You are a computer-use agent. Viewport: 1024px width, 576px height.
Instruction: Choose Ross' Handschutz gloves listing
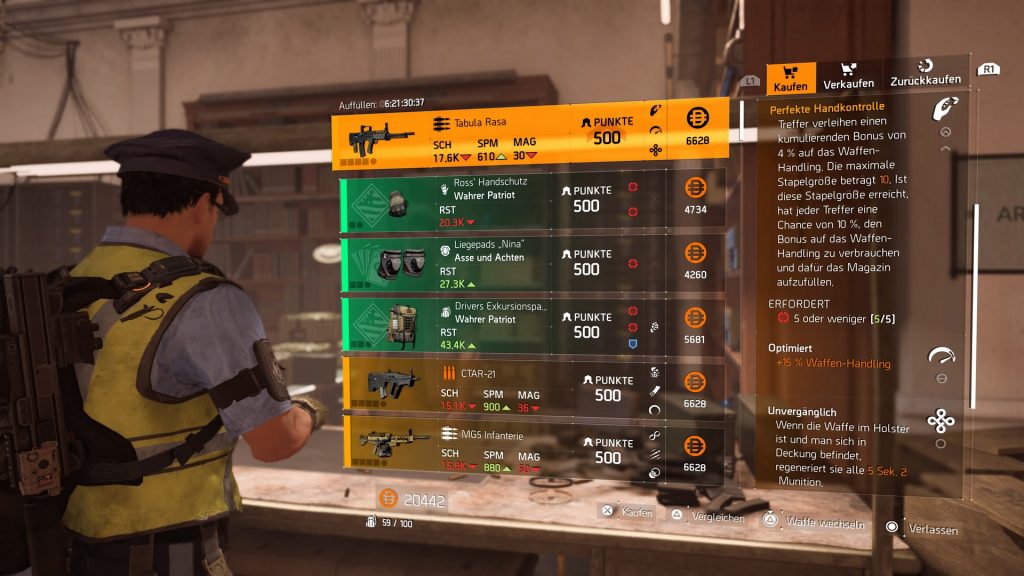tap(530, 199)
